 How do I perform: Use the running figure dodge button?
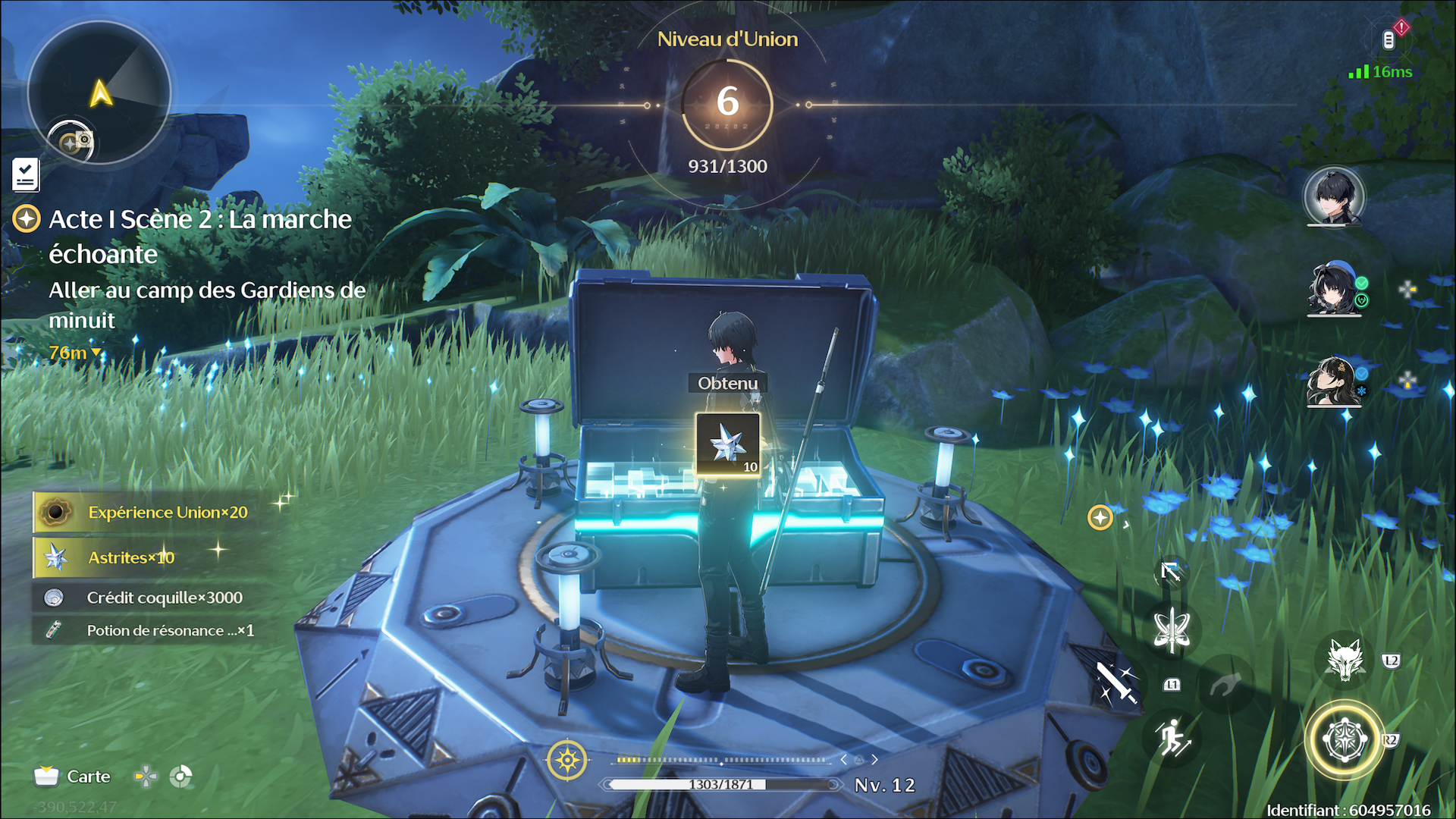[x=1172, y=738]
